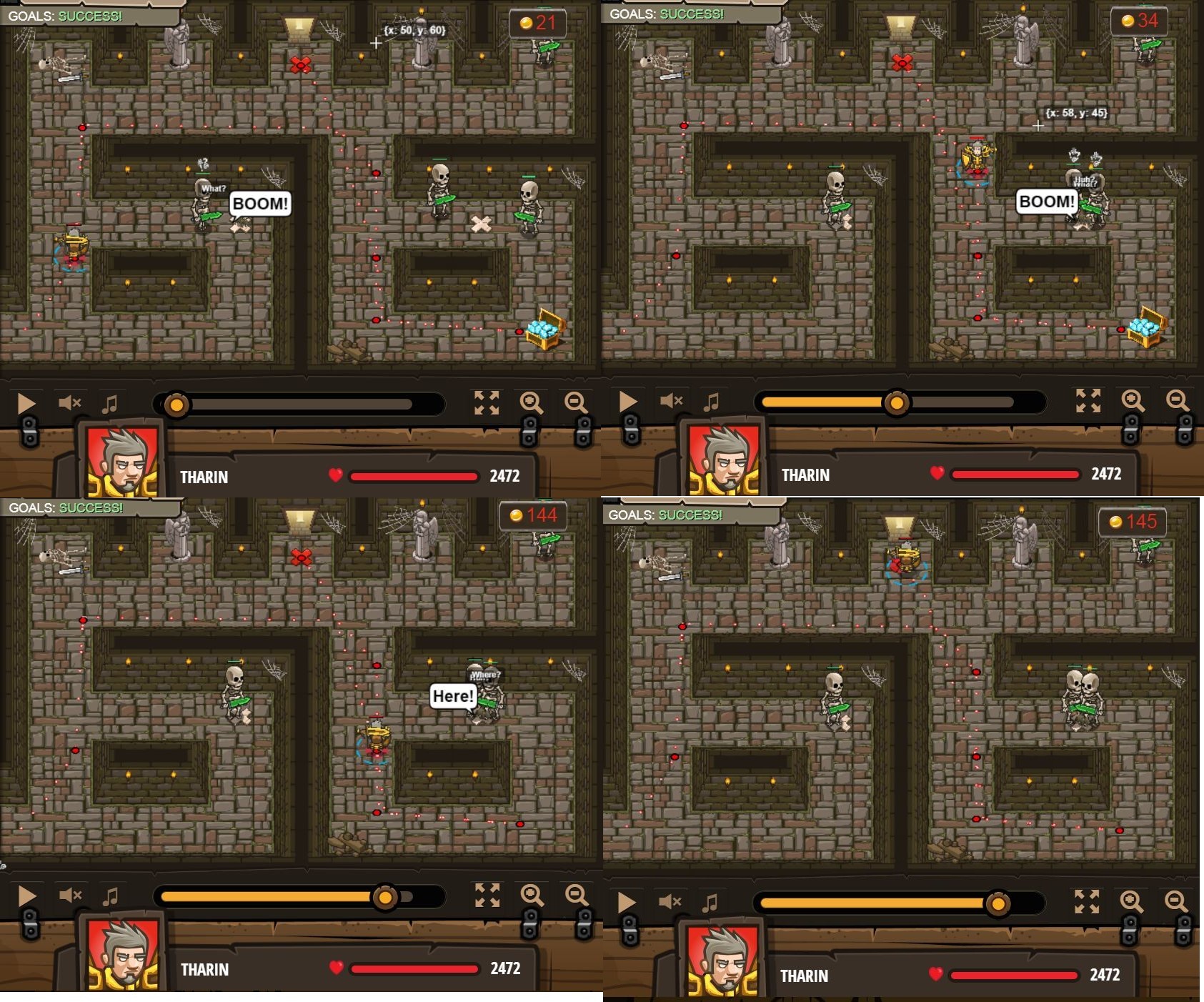Play the level in the 21-gold panel
1204x1002 pixels.
click(x=26, y=403)
